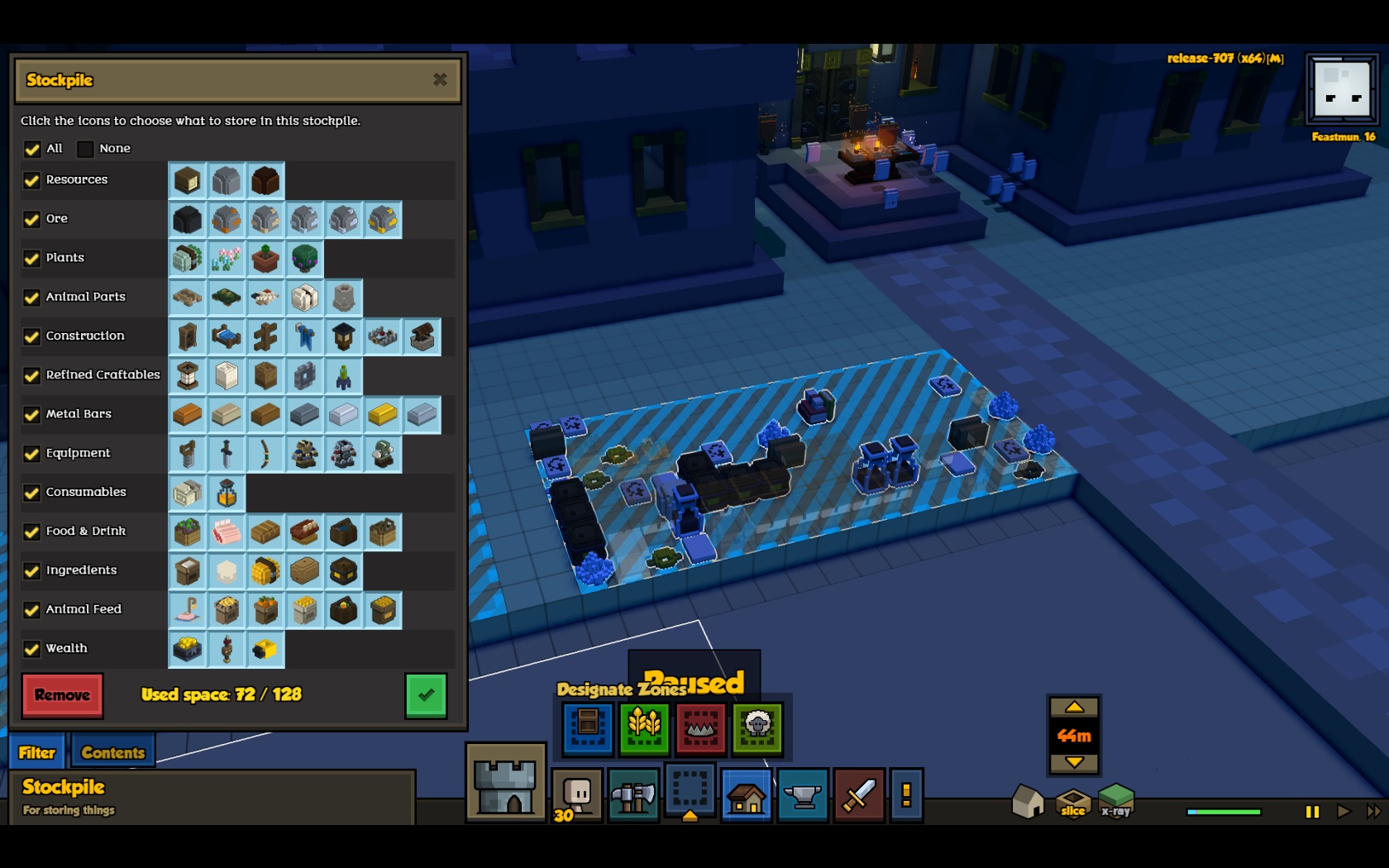This screenshot has height=868, width=1389.
Task: Toggle the Wealth category checkbox
Action: click(x=32, y=649)
